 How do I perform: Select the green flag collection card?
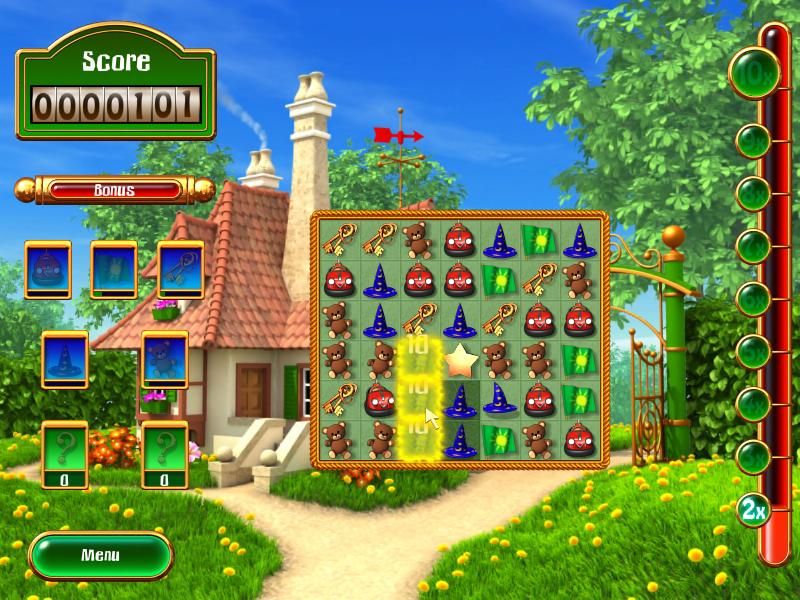tap(113, 270)
